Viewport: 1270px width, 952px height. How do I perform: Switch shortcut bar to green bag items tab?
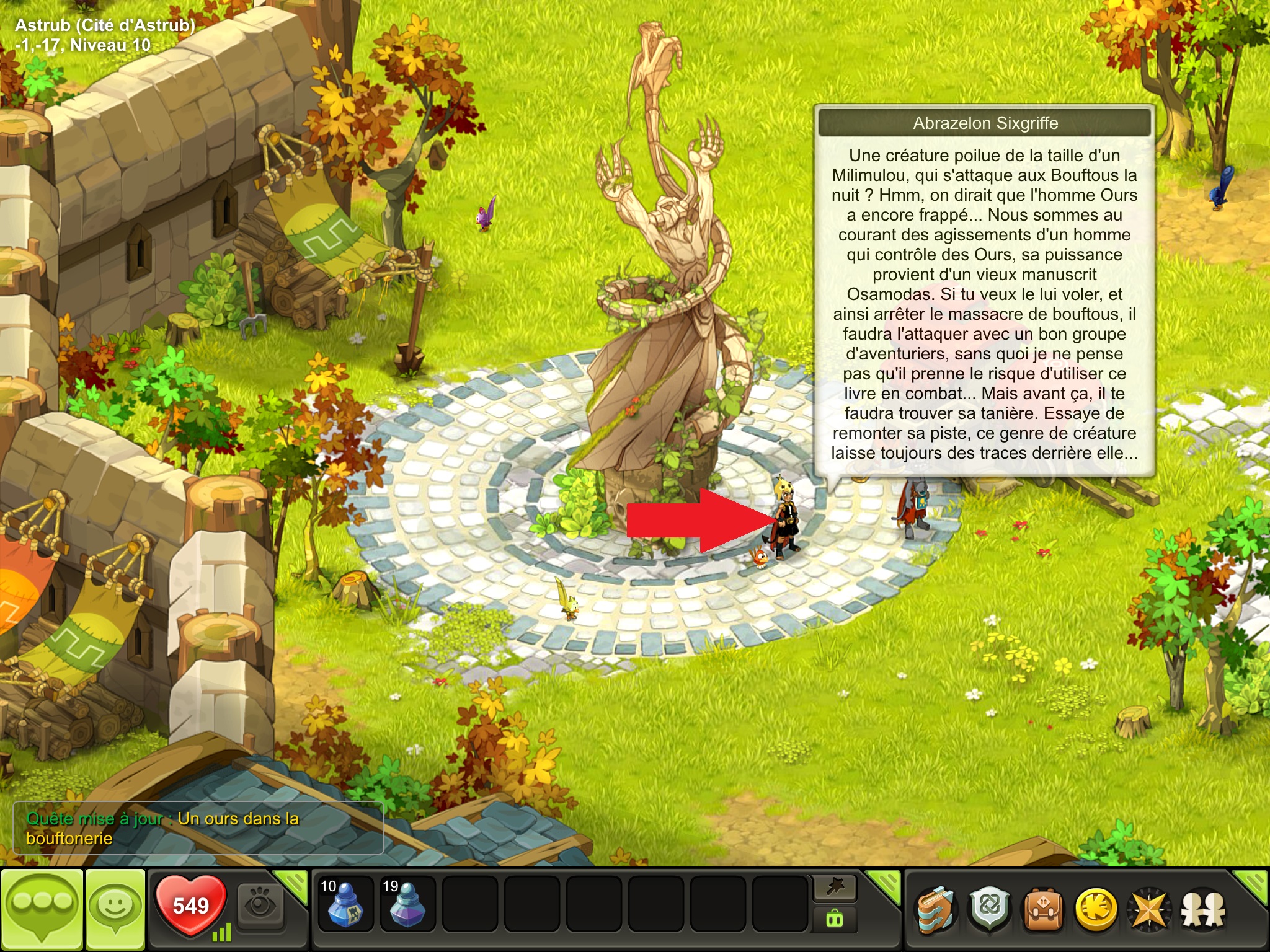coord(835,919)
